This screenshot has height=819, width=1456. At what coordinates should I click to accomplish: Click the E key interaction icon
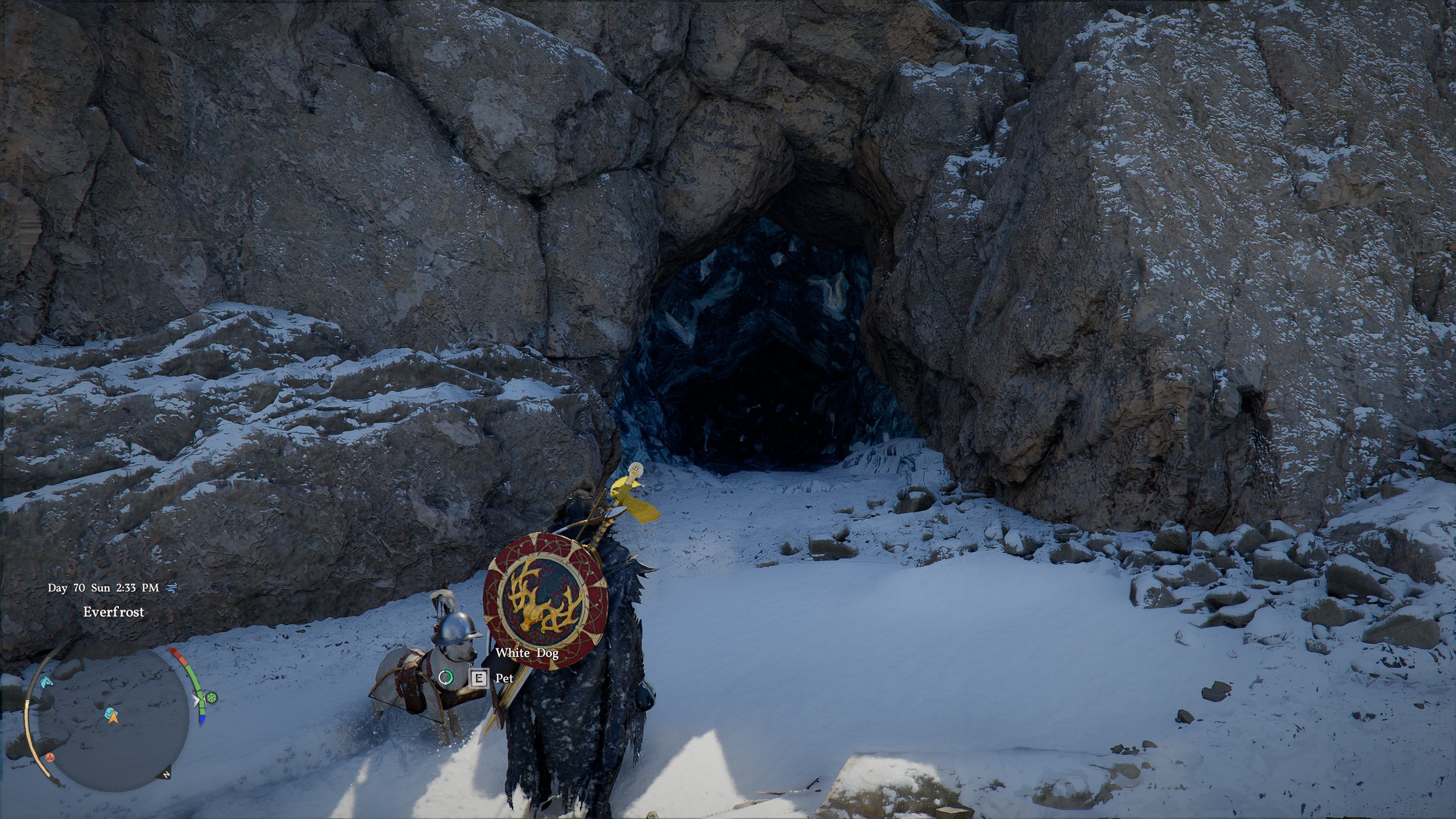click(x=479, y=679)
